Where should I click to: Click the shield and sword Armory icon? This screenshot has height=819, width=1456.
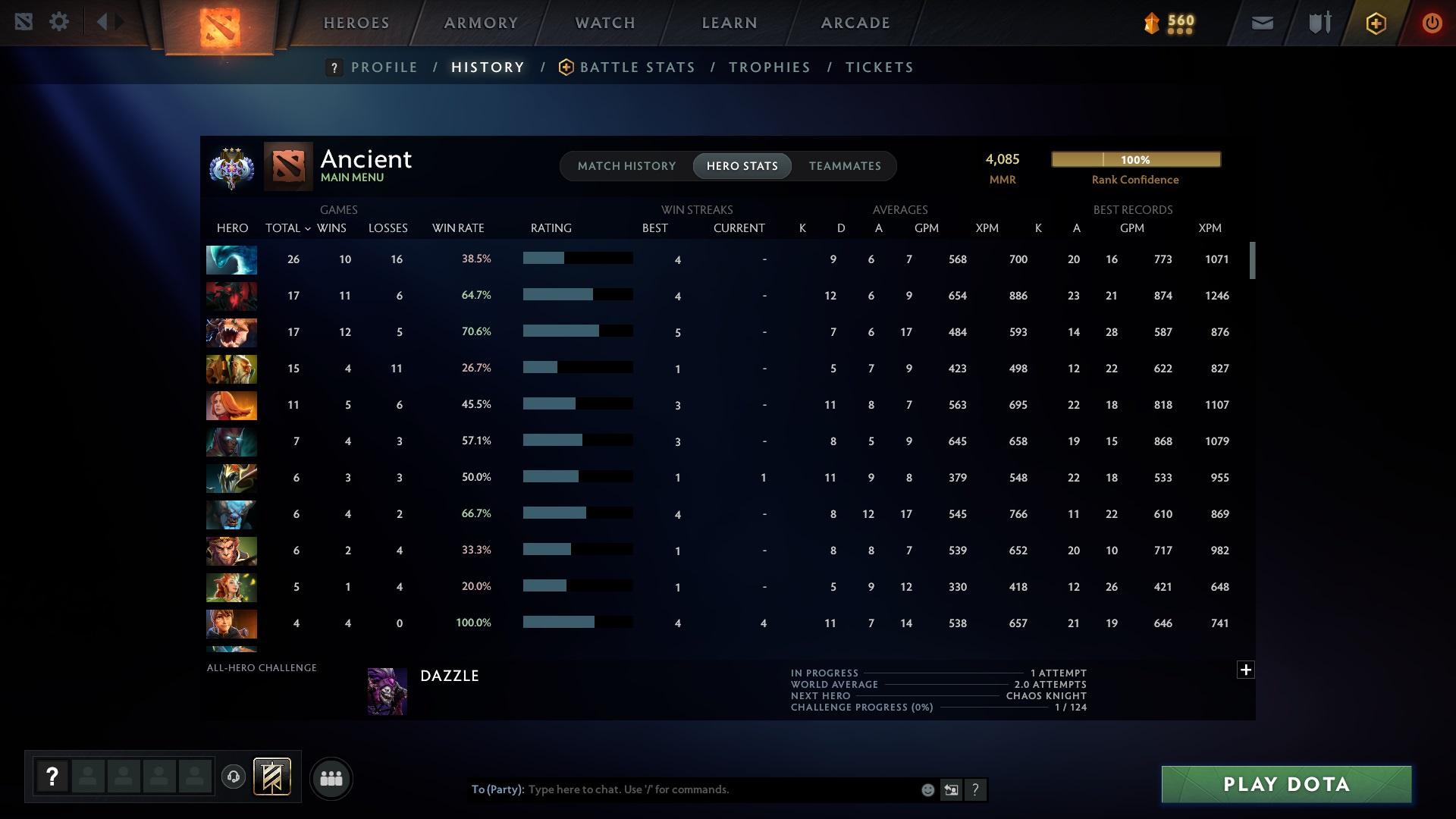(1319, 23)
